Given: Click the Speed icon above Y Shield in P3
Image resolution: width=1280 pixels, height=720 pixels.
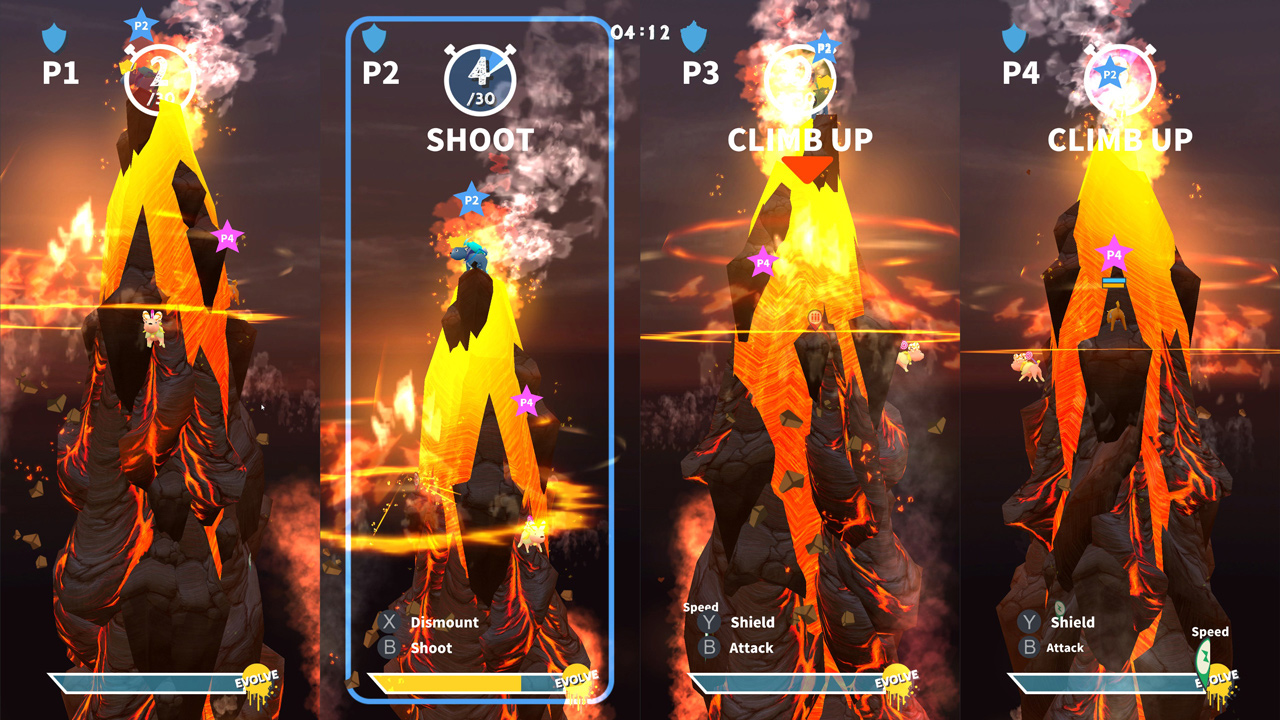Looking at the screenshot, I should coord(701,607).
